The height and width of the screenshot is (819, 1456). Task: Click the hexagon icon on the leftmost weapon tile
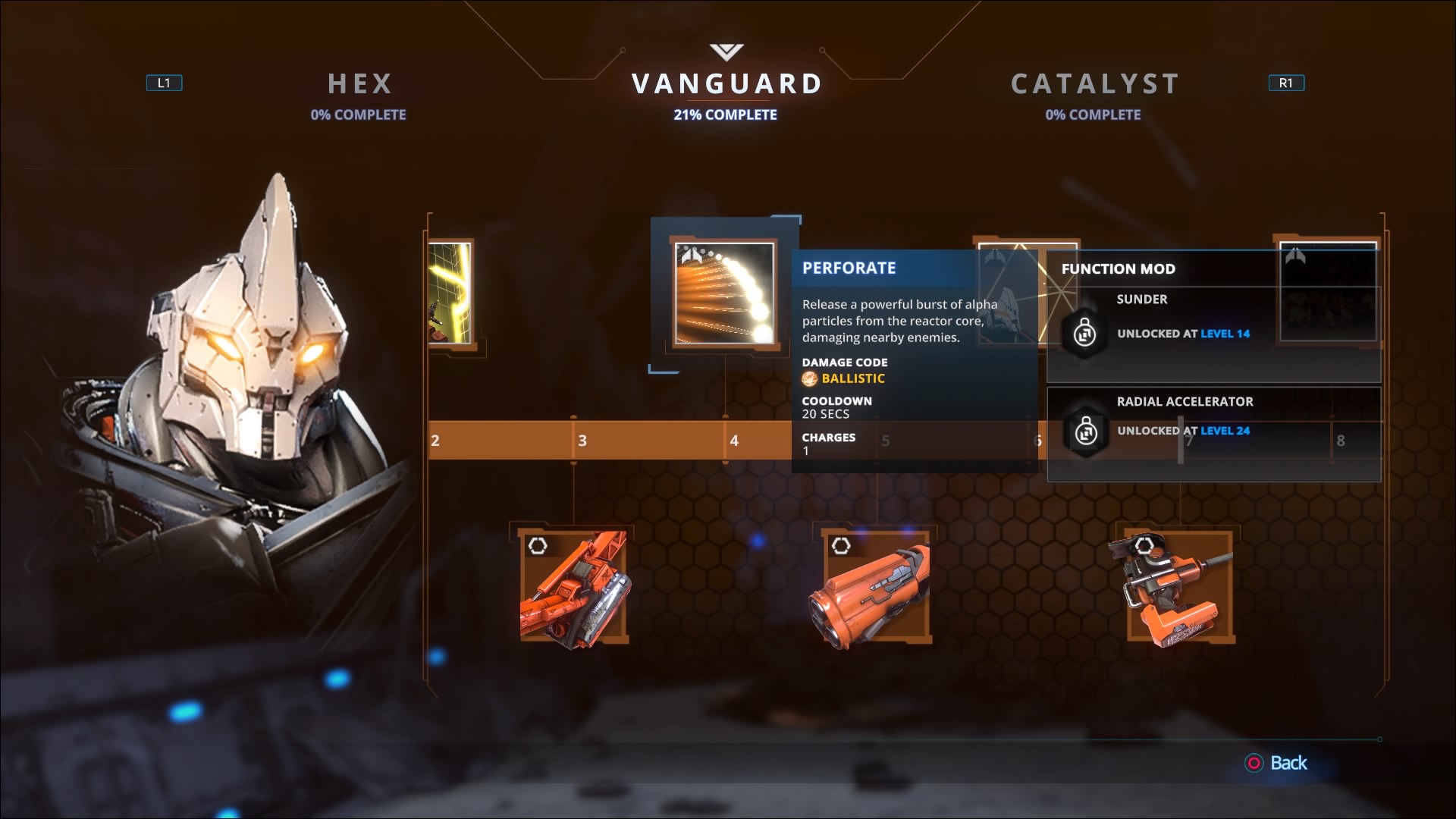pos(538,544)
